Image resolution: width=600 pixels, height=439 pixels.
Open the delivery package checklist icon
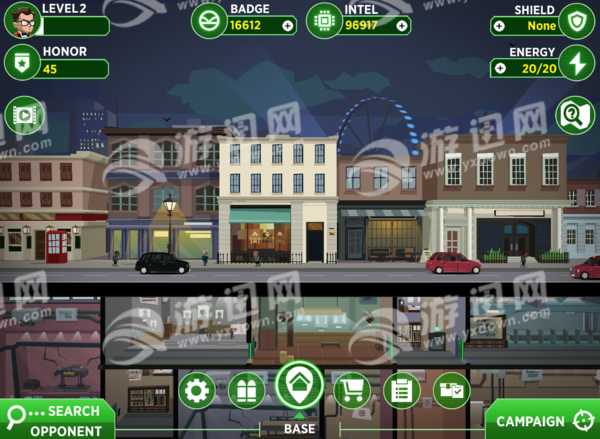point(451,390)
